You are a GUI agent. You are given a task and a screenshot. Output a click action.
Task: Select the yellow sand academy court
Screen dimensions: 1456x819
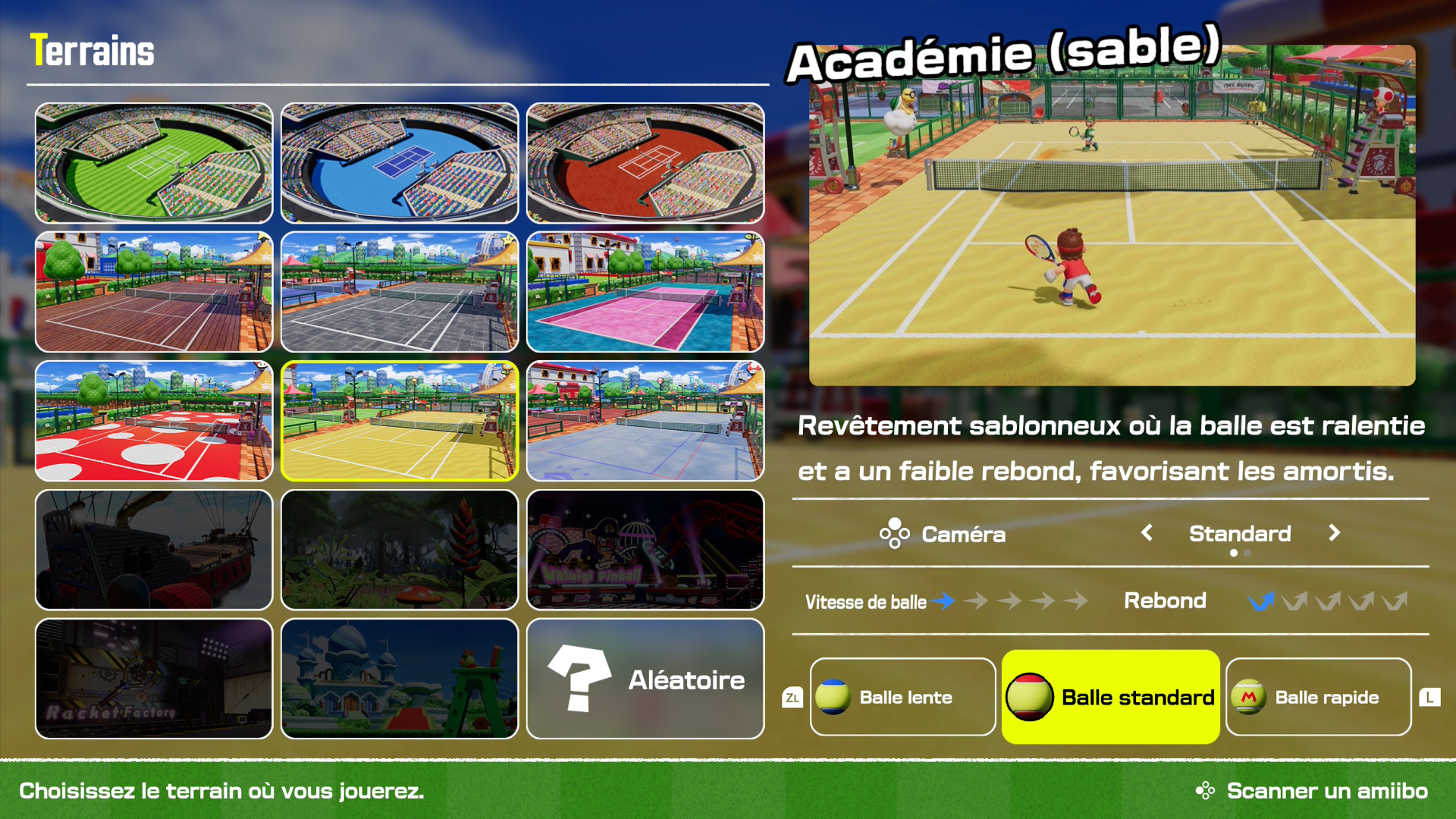400,421
